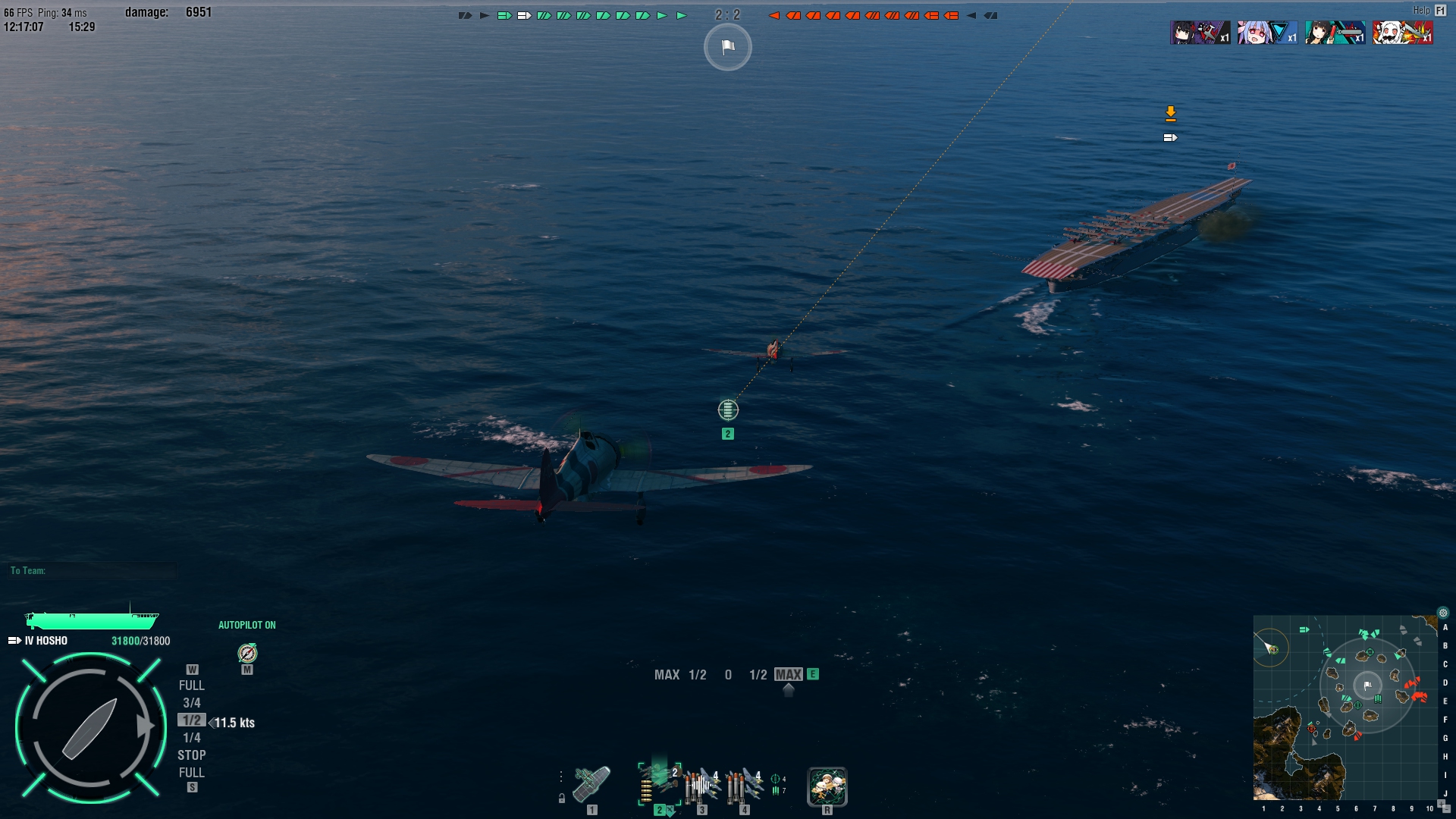This screenshot has height=819, width=1456.
Task: Select the blue-haired spotted ribbon
Action: pos(1267,33)
